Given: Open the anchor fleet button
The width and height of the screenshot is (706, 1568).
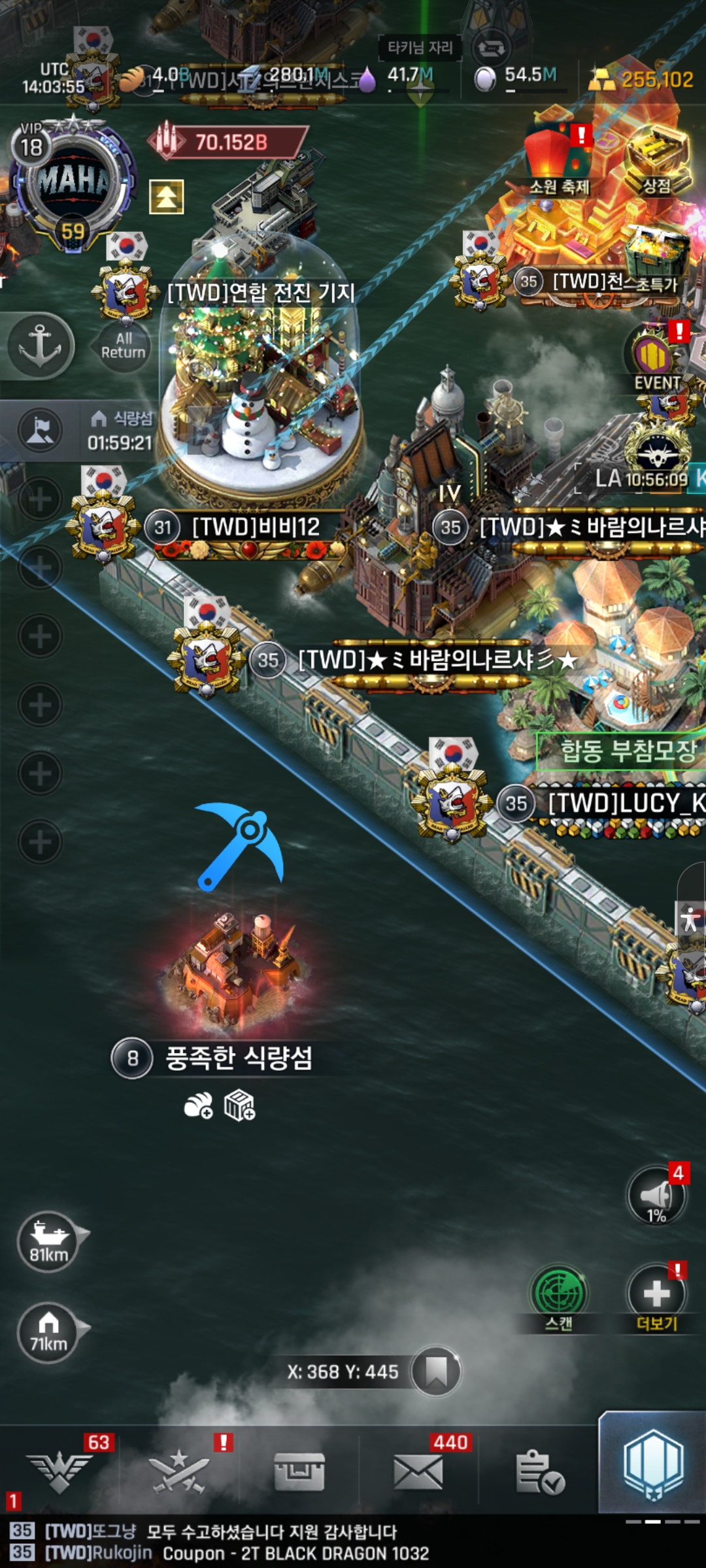Looking at the screenshot, I should [39, 346].
